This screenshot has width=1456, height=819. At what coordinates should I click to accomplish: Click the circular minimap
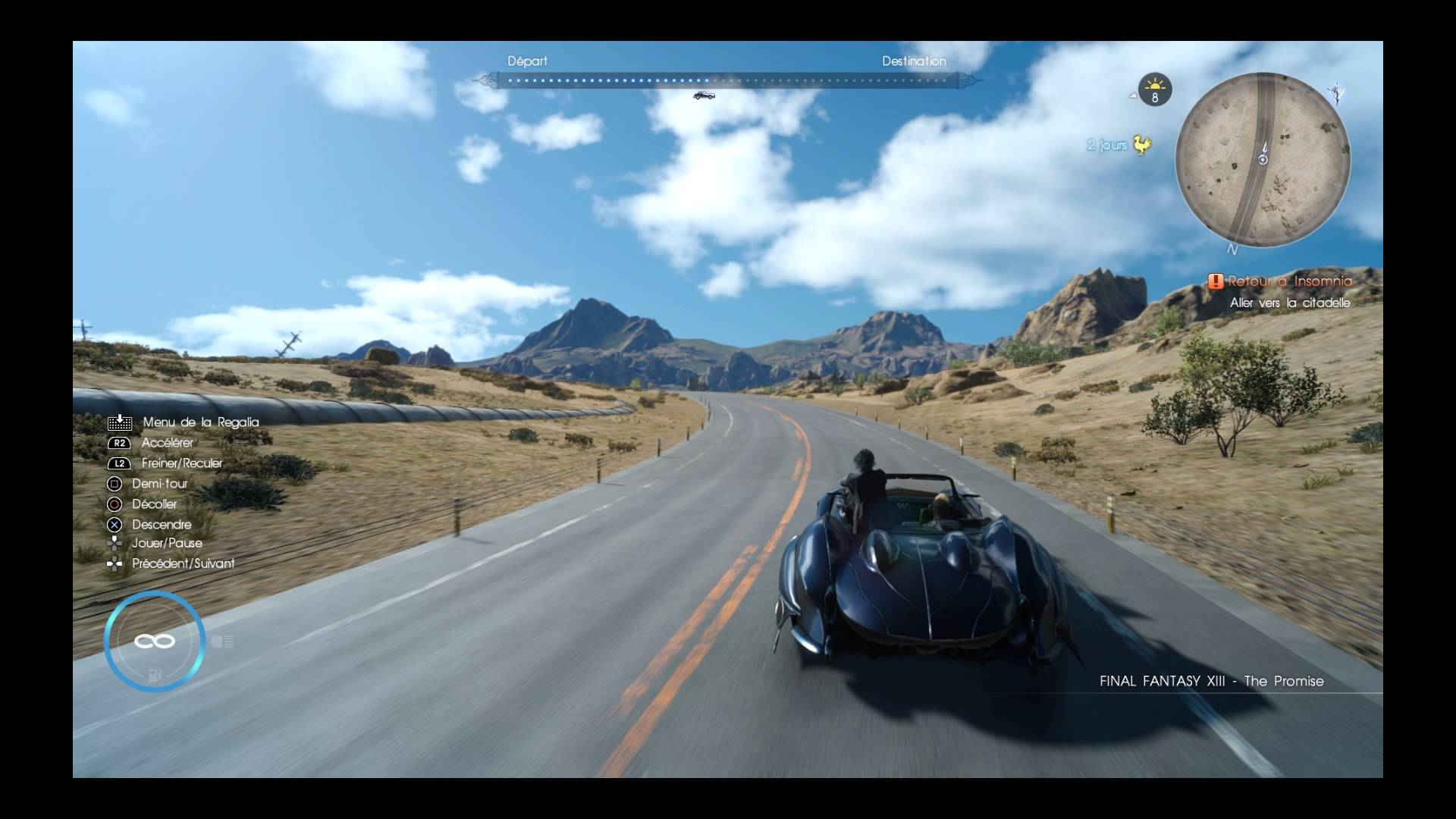coord(1263,159)
